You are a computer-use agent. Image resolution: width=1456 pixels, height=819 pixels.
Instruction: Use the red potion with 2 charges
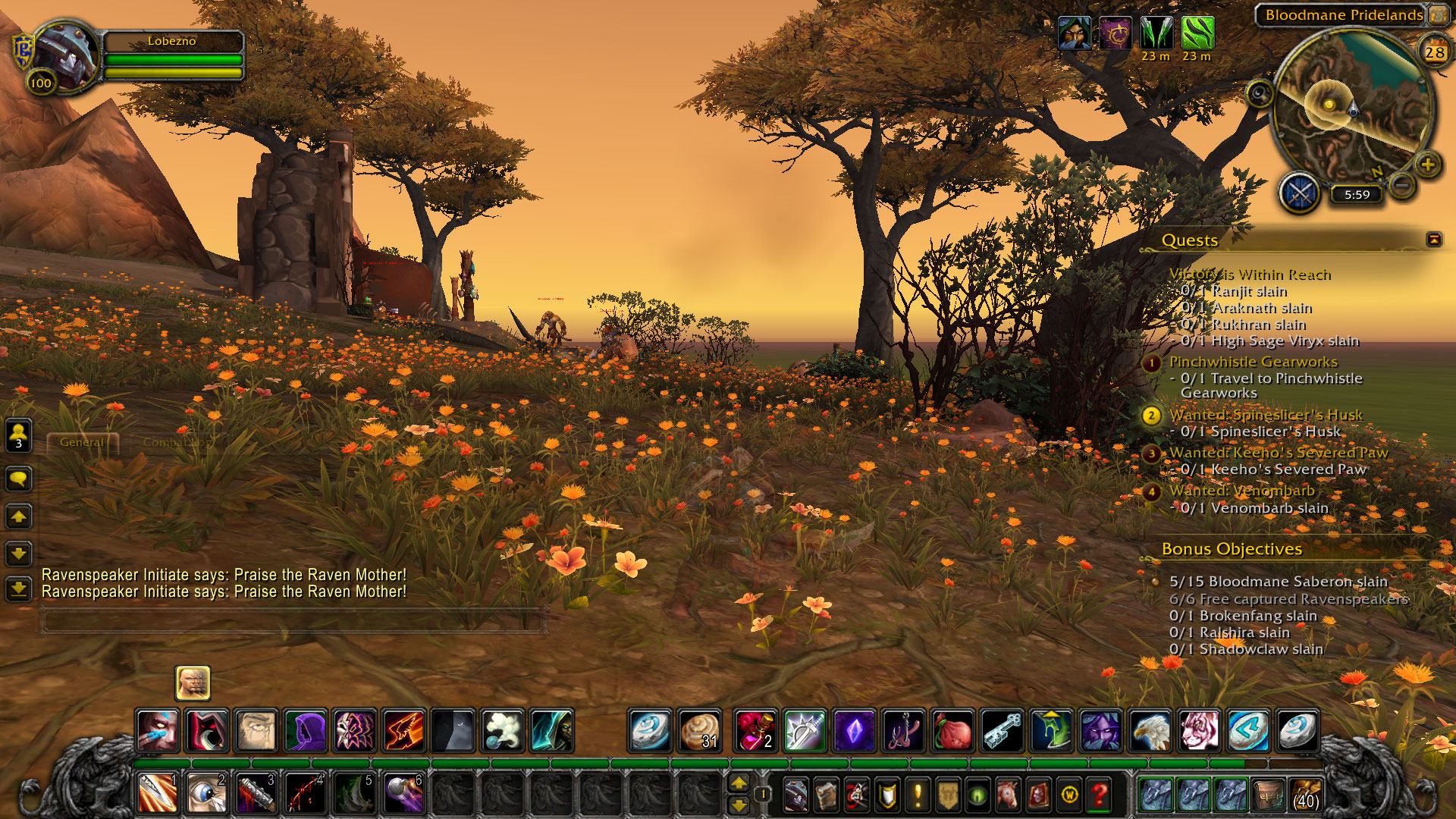[x=755, y=730]
